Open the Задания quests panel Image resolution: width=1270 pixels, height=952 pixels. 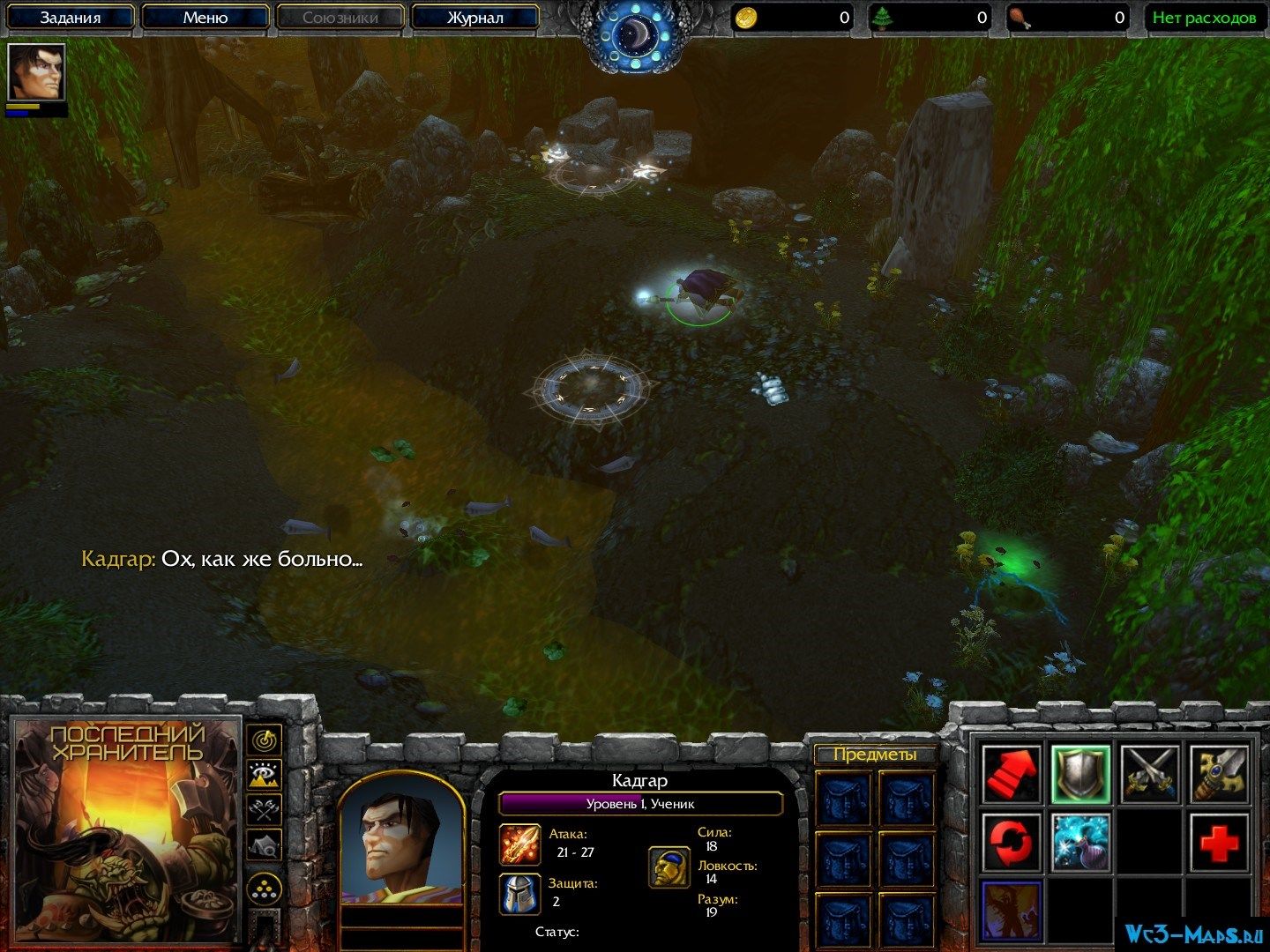[70, 18]
